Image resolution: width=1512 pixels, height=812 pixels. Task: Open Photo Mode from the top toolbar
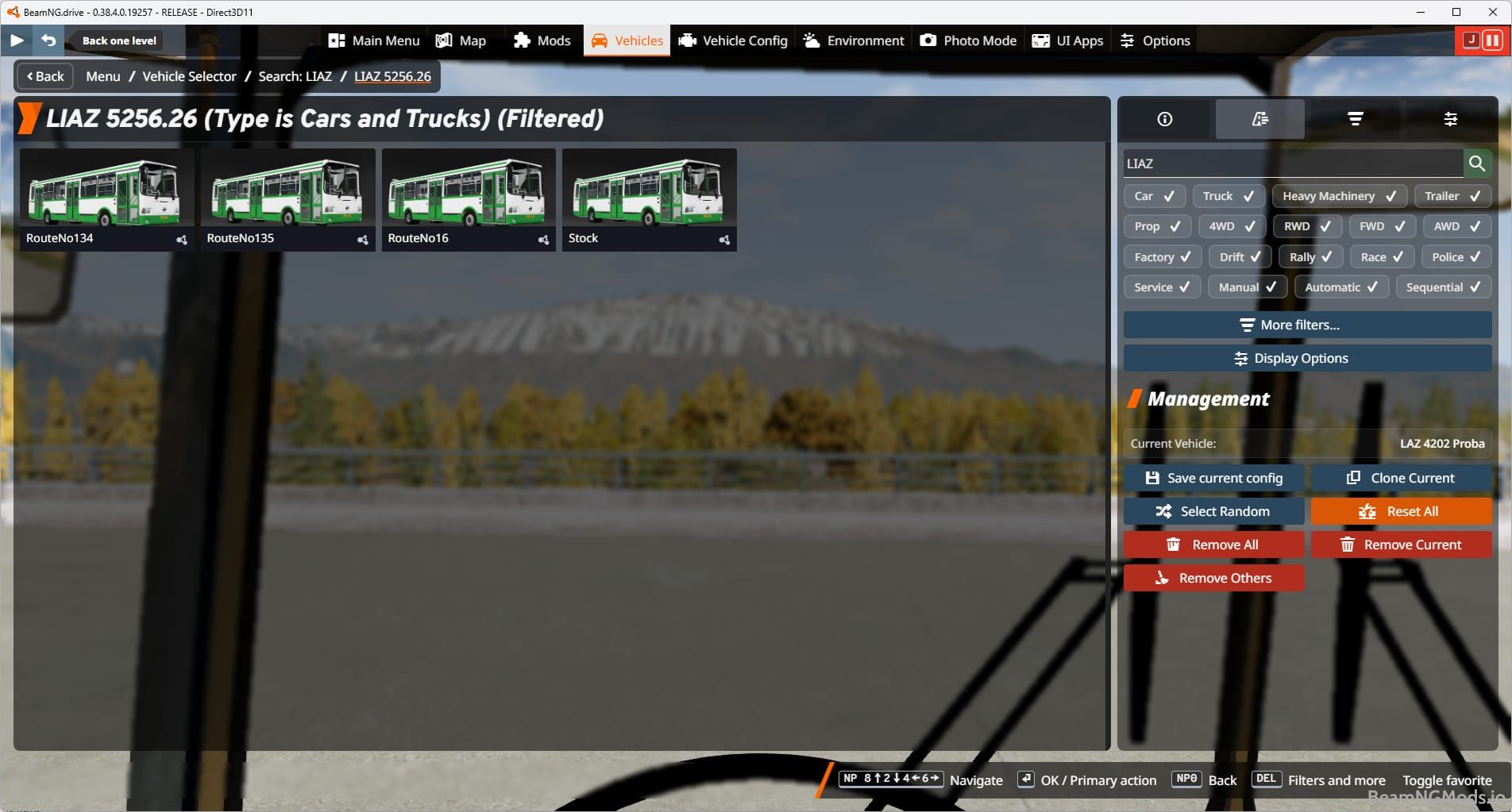(967, 40)
